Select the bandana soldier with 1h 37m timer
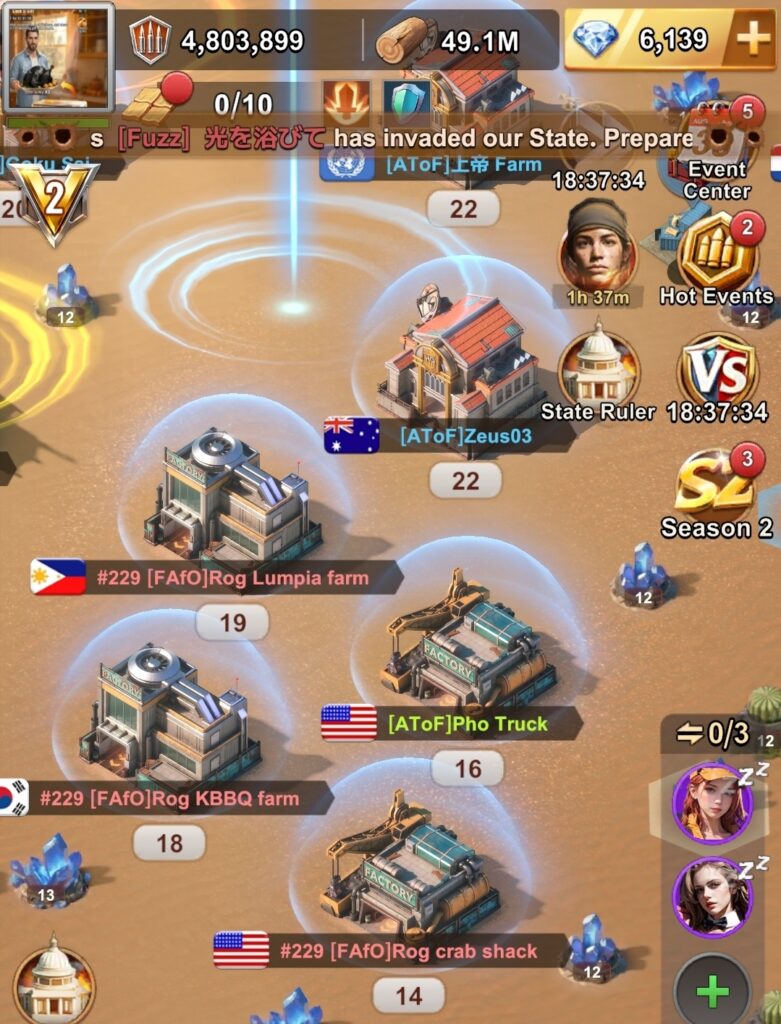781x1024 pixels. (598, 245)
